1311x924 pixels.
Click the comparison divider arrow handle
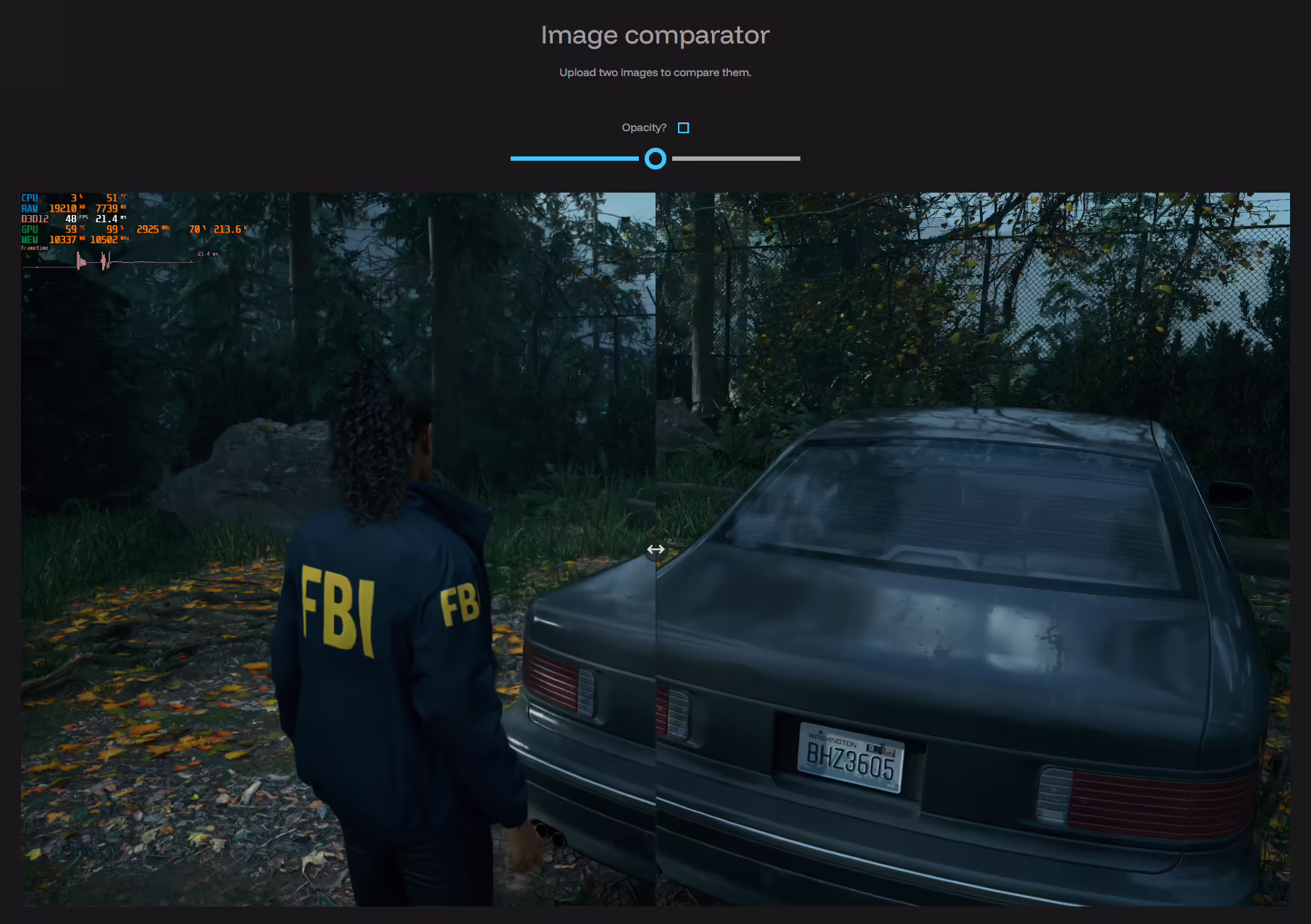click(655, 549)
